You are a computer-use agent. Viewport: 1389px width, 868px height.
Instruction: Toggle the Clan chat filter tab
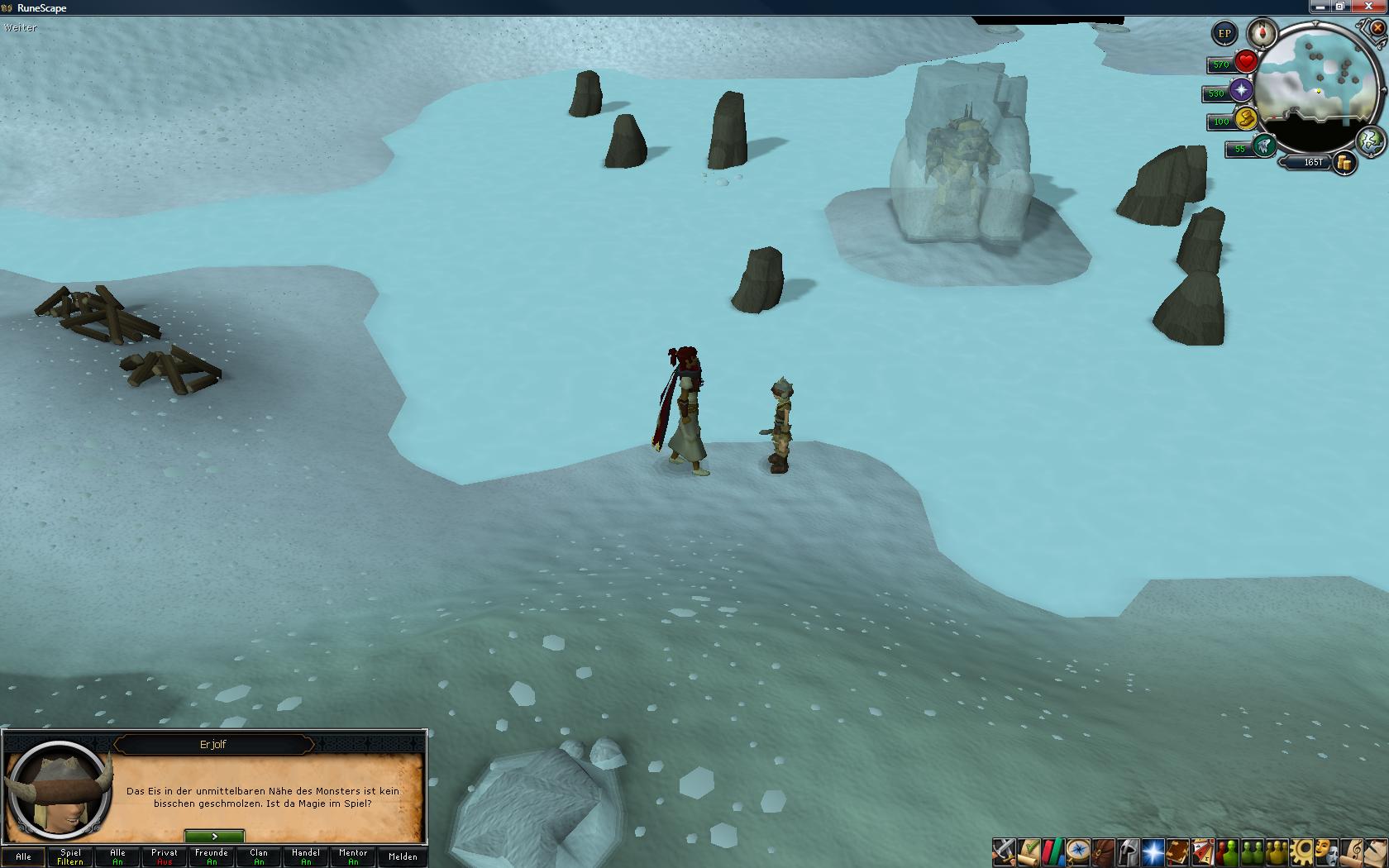(x=259, y=856)
